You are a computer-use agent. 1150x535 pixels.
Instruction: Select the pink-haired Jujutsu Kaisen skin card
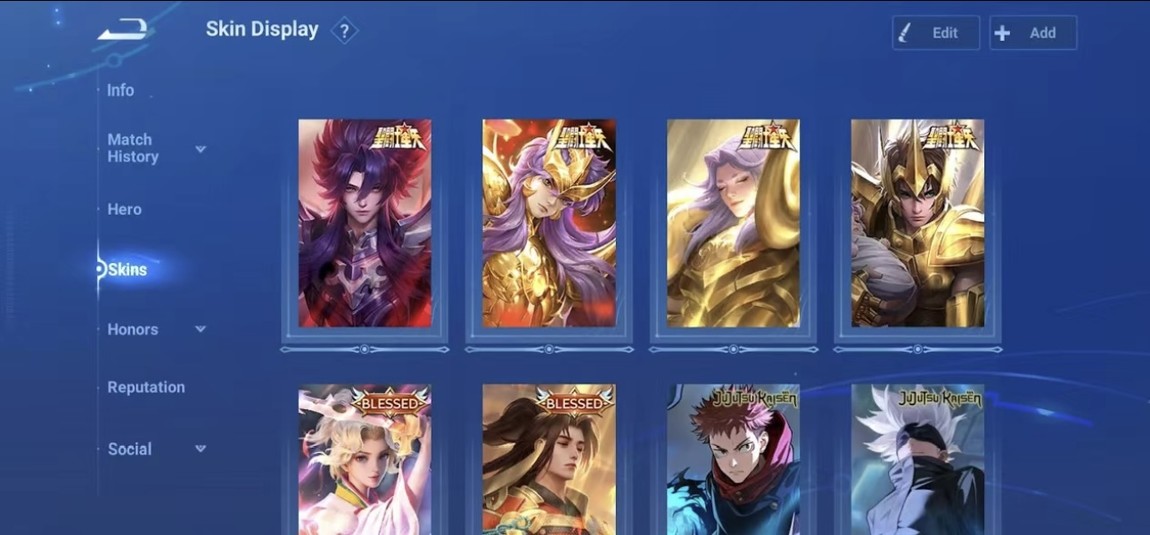click(733, 460)
